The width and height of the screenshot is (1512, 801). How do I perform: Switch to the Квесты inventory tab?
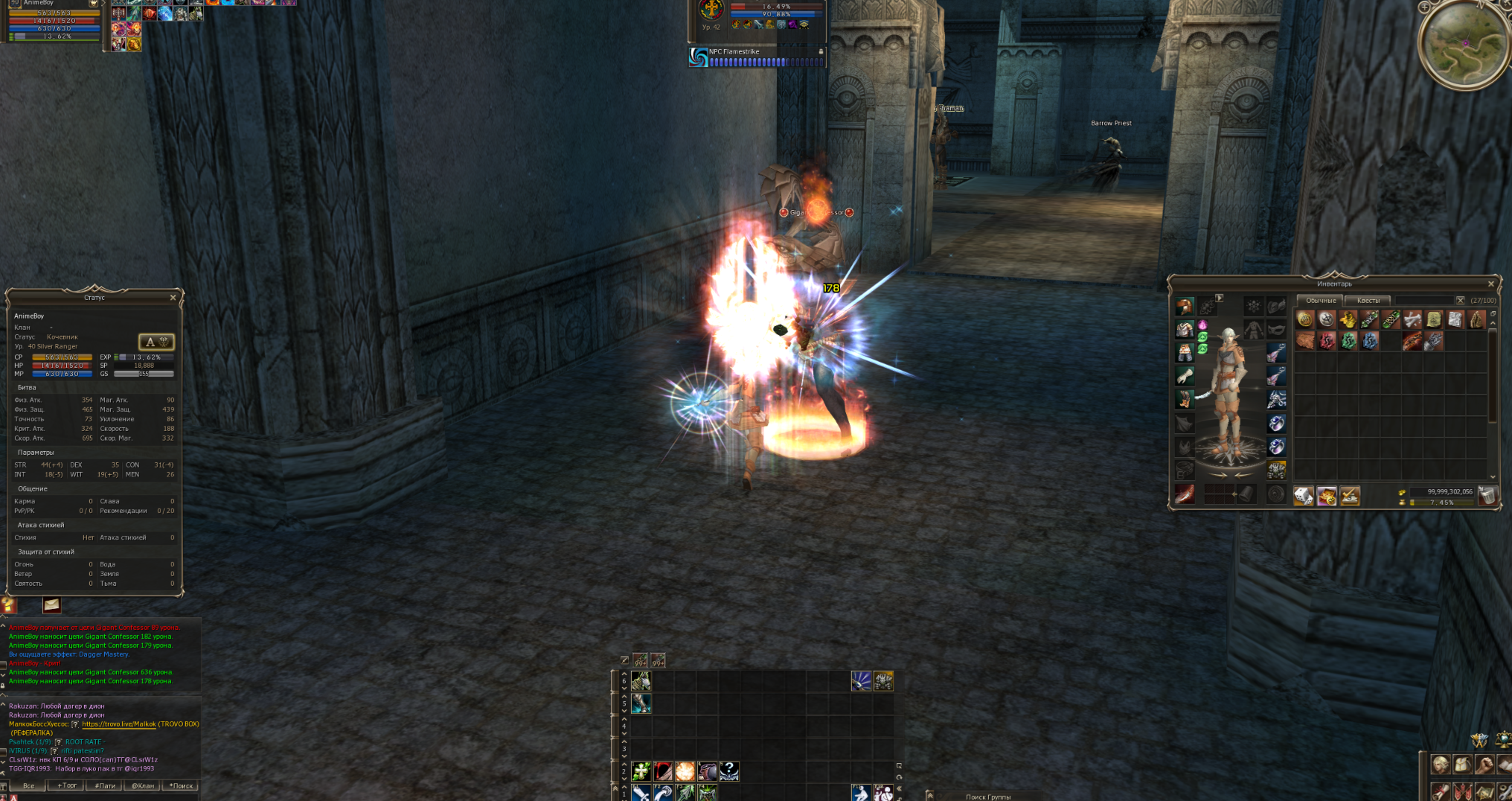coord(1368,301)
